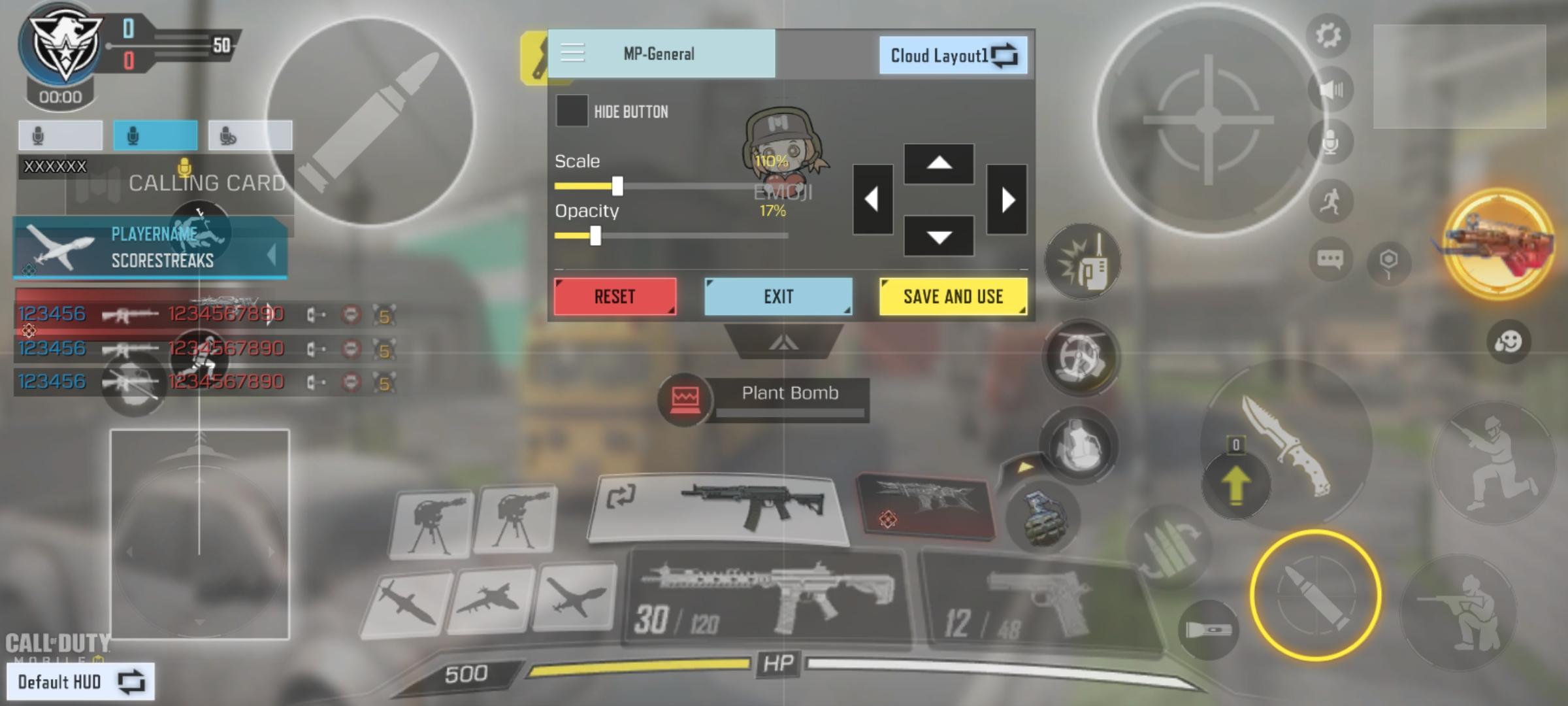
Task: Adjust the Opacity slider handle
Action: 597,237
